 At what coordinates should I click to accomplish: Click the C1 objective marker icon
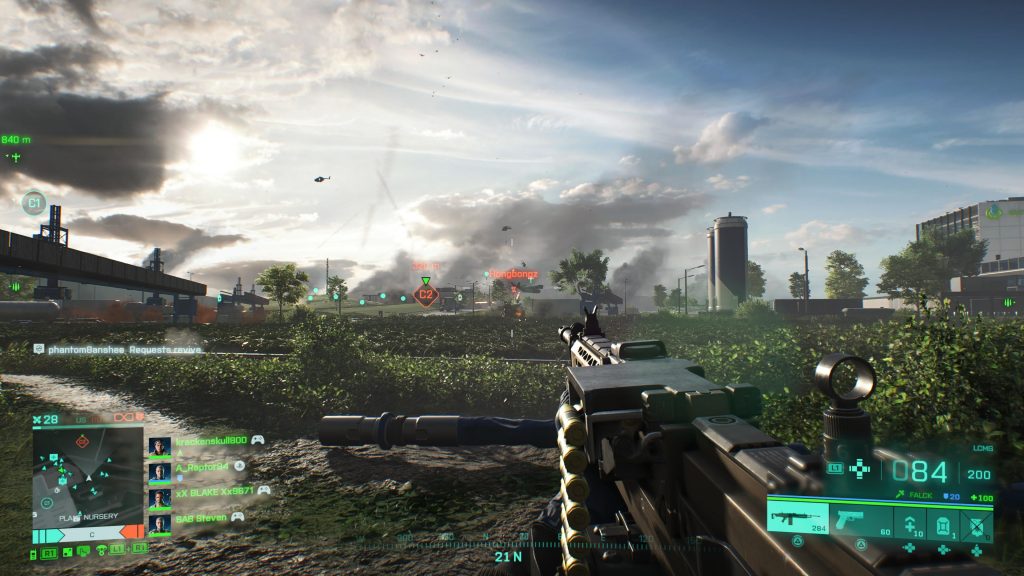pos(34,203)
